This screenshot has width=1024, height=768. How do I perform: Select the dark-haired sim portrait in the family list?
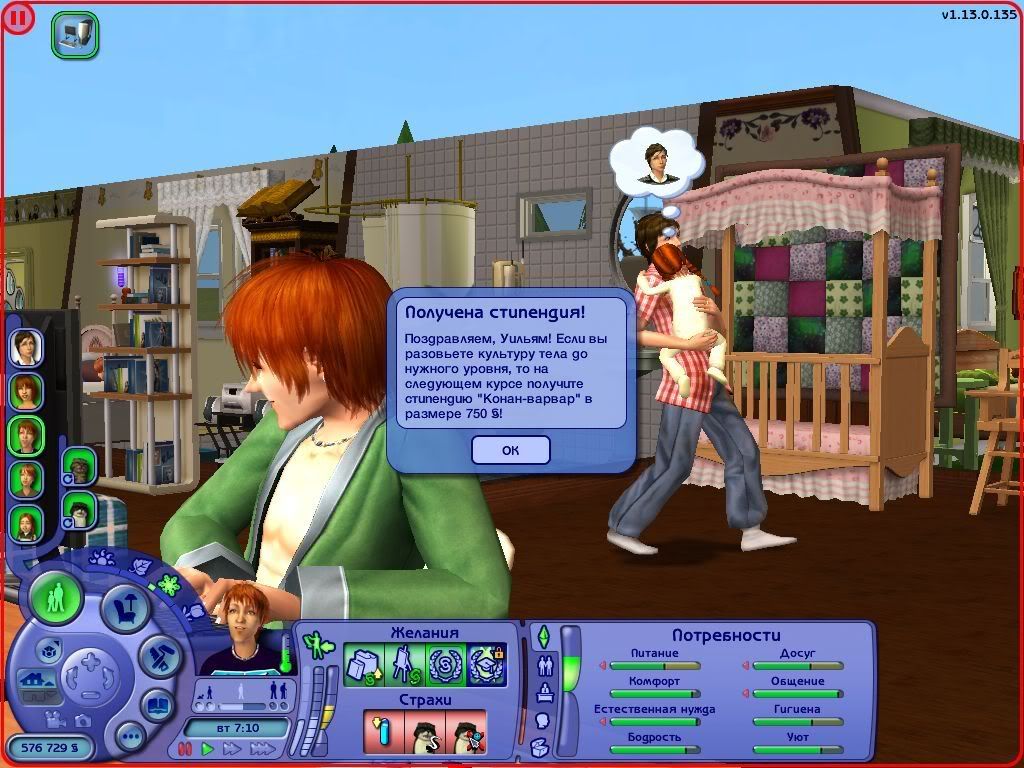pyautogui.click(x=25, y=347)
